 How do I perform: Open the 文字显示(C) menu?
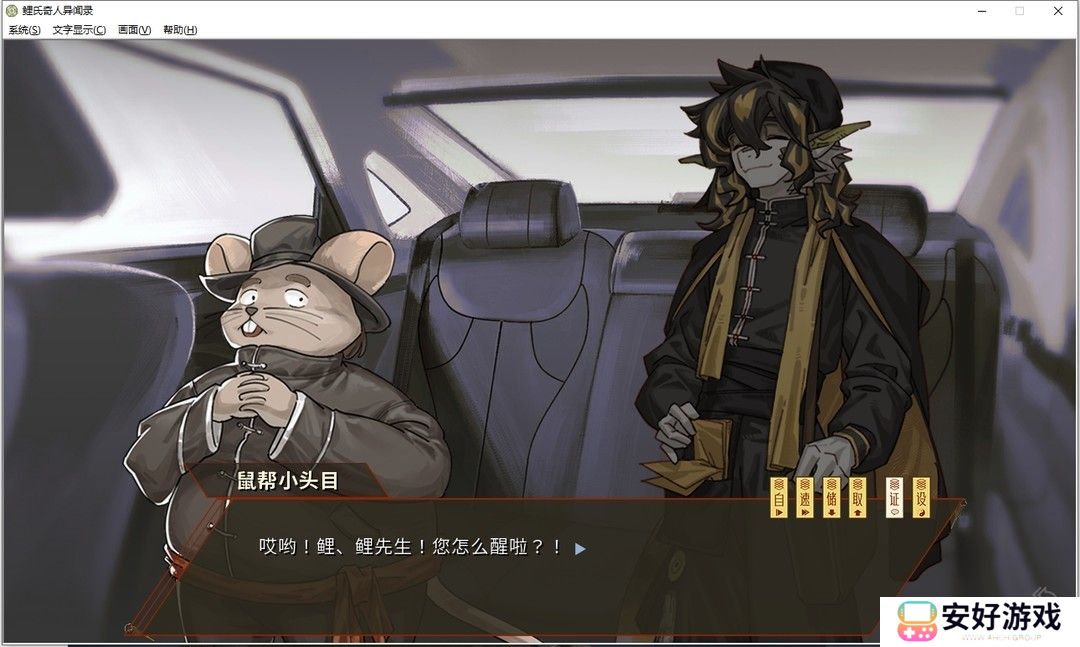click(79, 30)
